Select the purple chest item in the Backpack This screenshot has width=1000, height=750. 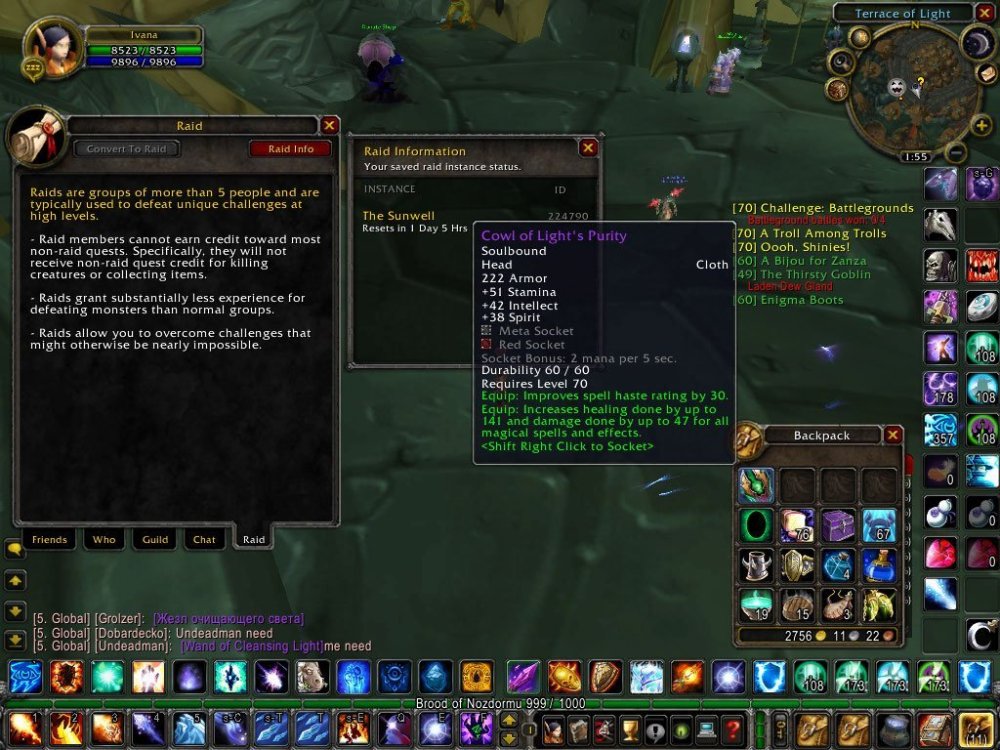click(x=837, y=525)
